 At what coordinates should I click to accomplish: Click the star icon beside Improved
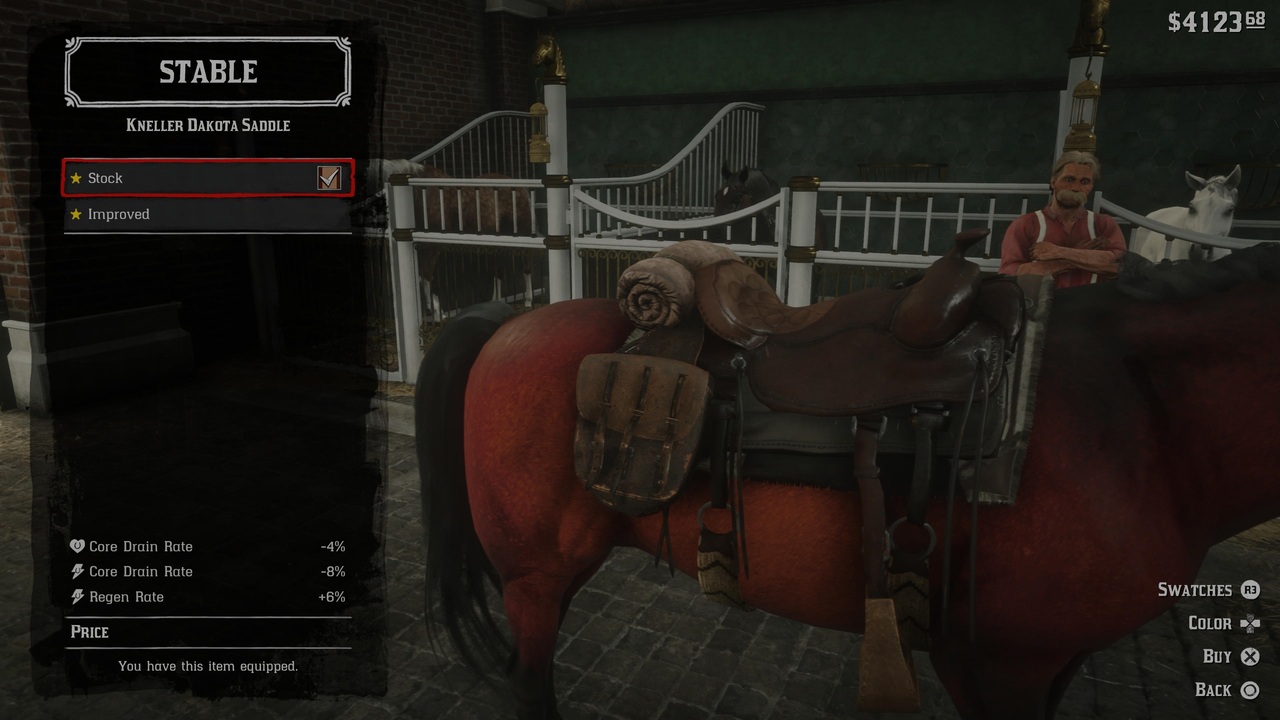point(77,214)
